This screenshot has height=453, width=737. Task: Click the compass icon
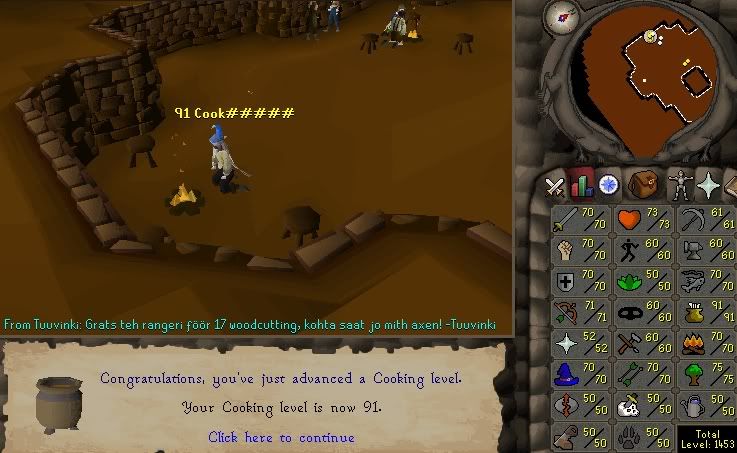(565, 17)
